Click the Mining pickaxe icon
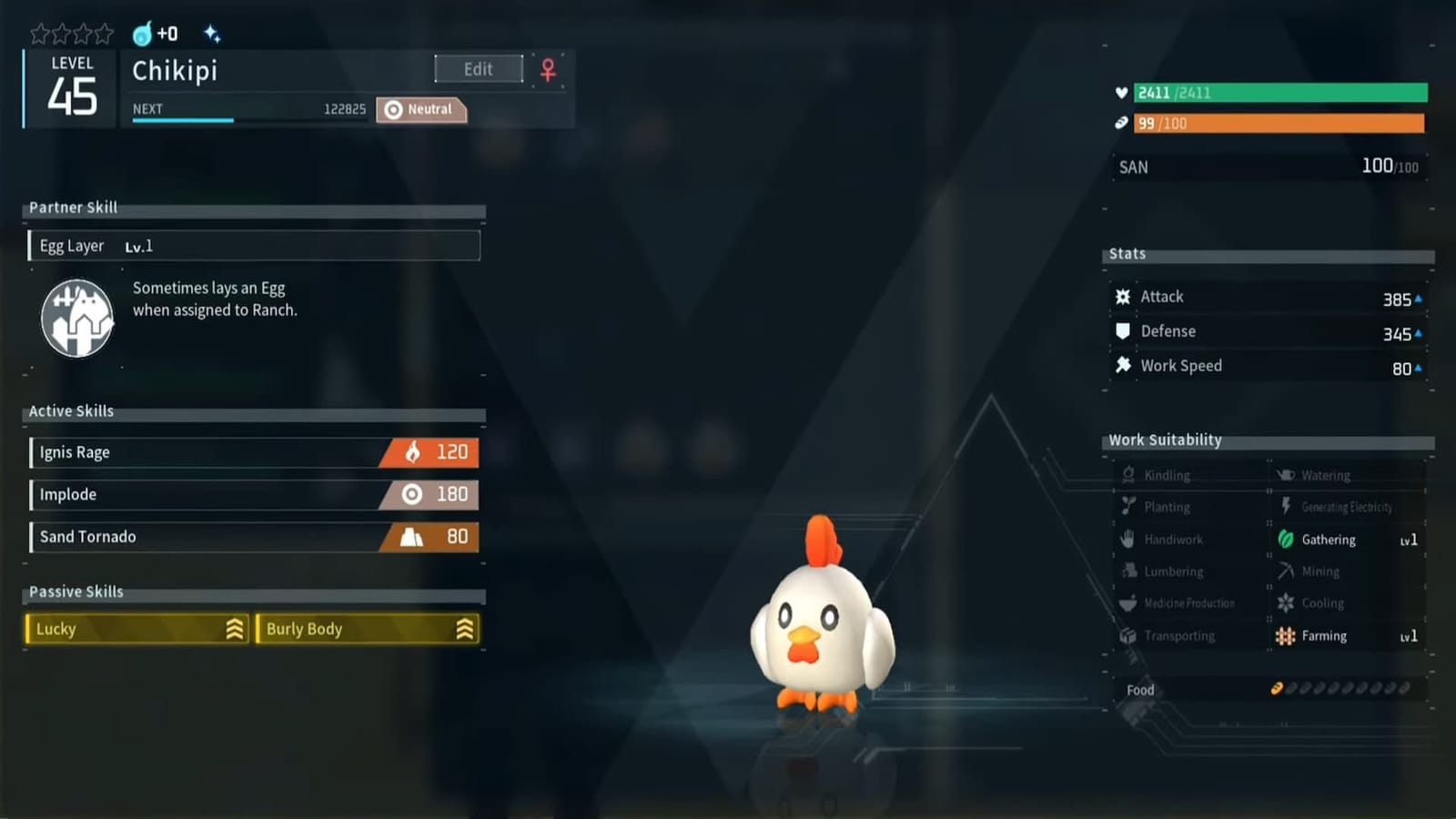This screenshot has width=1456, height=819. (x=1286, y=571)
